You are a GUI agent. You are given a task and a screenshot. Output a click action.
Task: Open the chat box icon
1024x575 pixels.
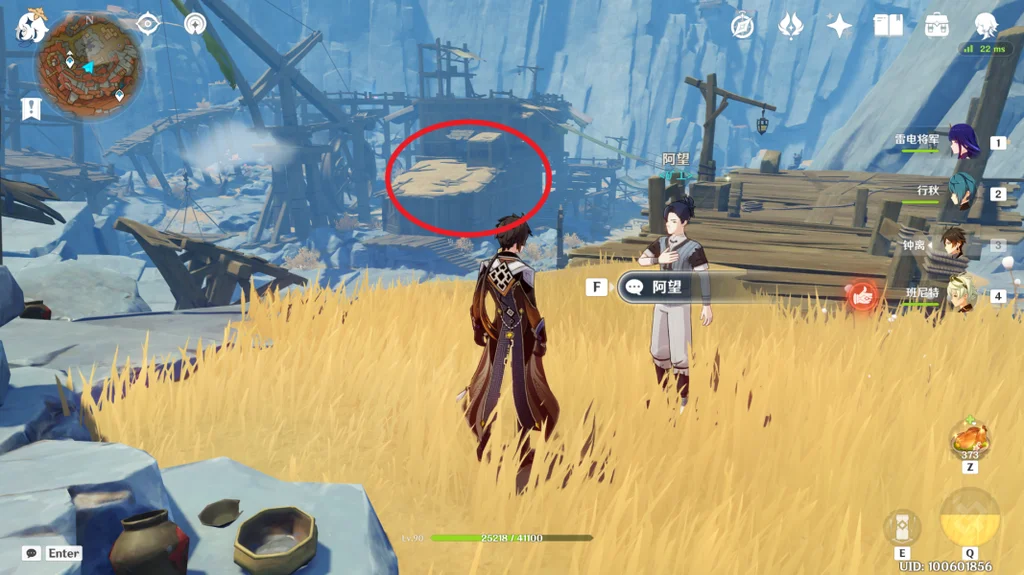coord(32,553)
